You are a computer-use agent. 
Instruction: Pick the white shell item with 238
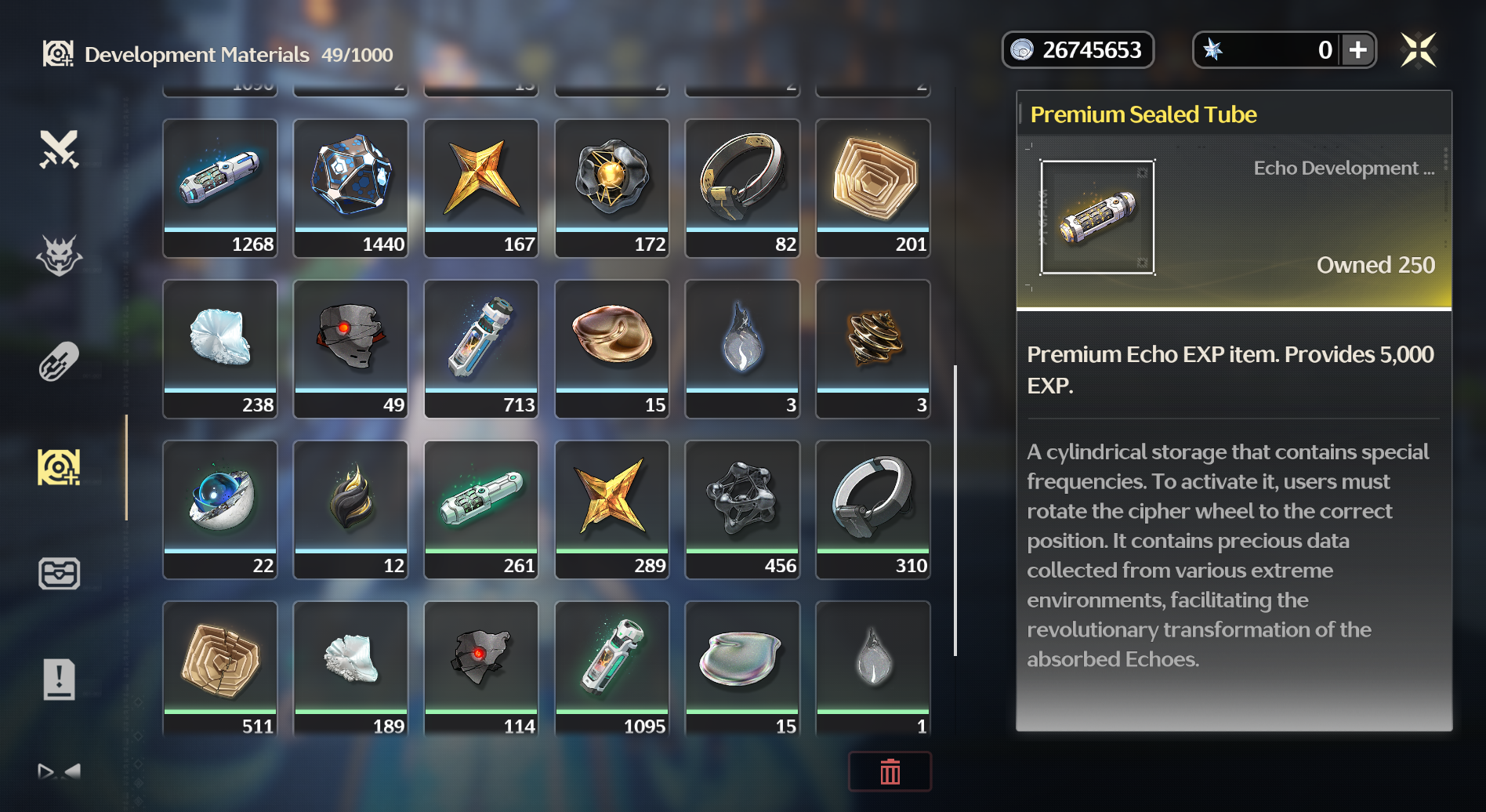(220, 349)
